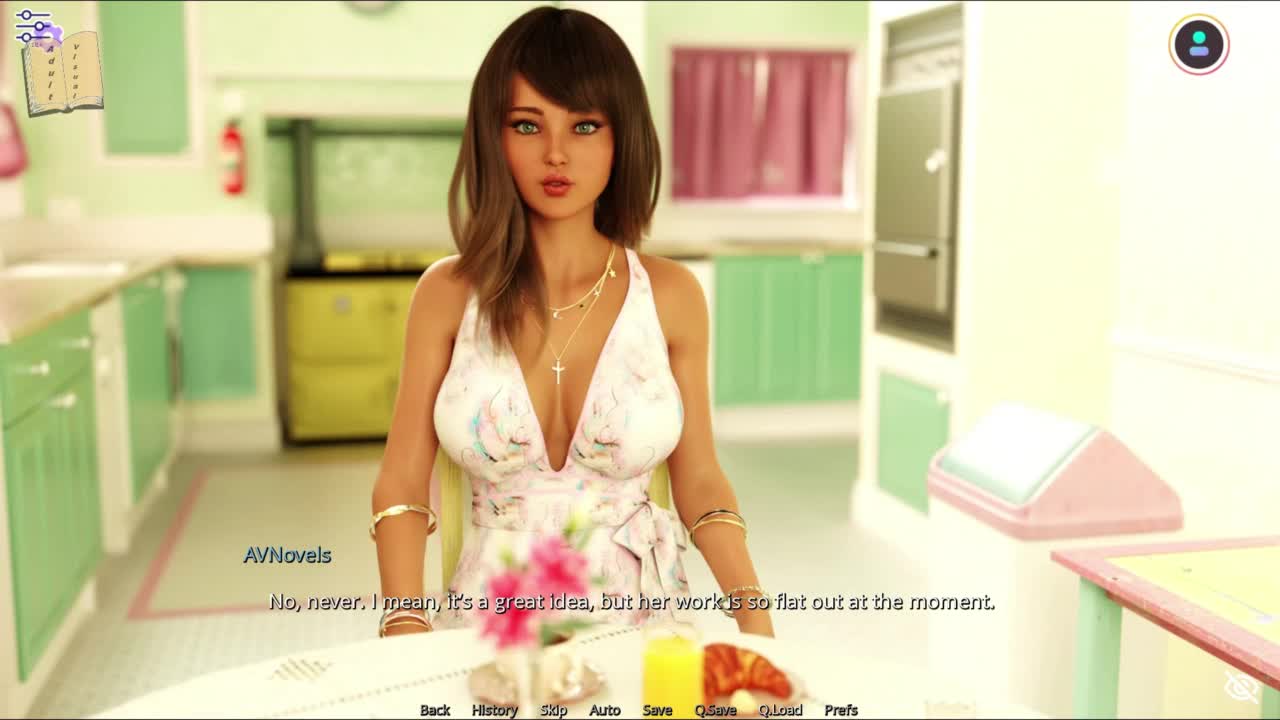Quick load with Q.Load
The image size is (1280, 720).
780,709
